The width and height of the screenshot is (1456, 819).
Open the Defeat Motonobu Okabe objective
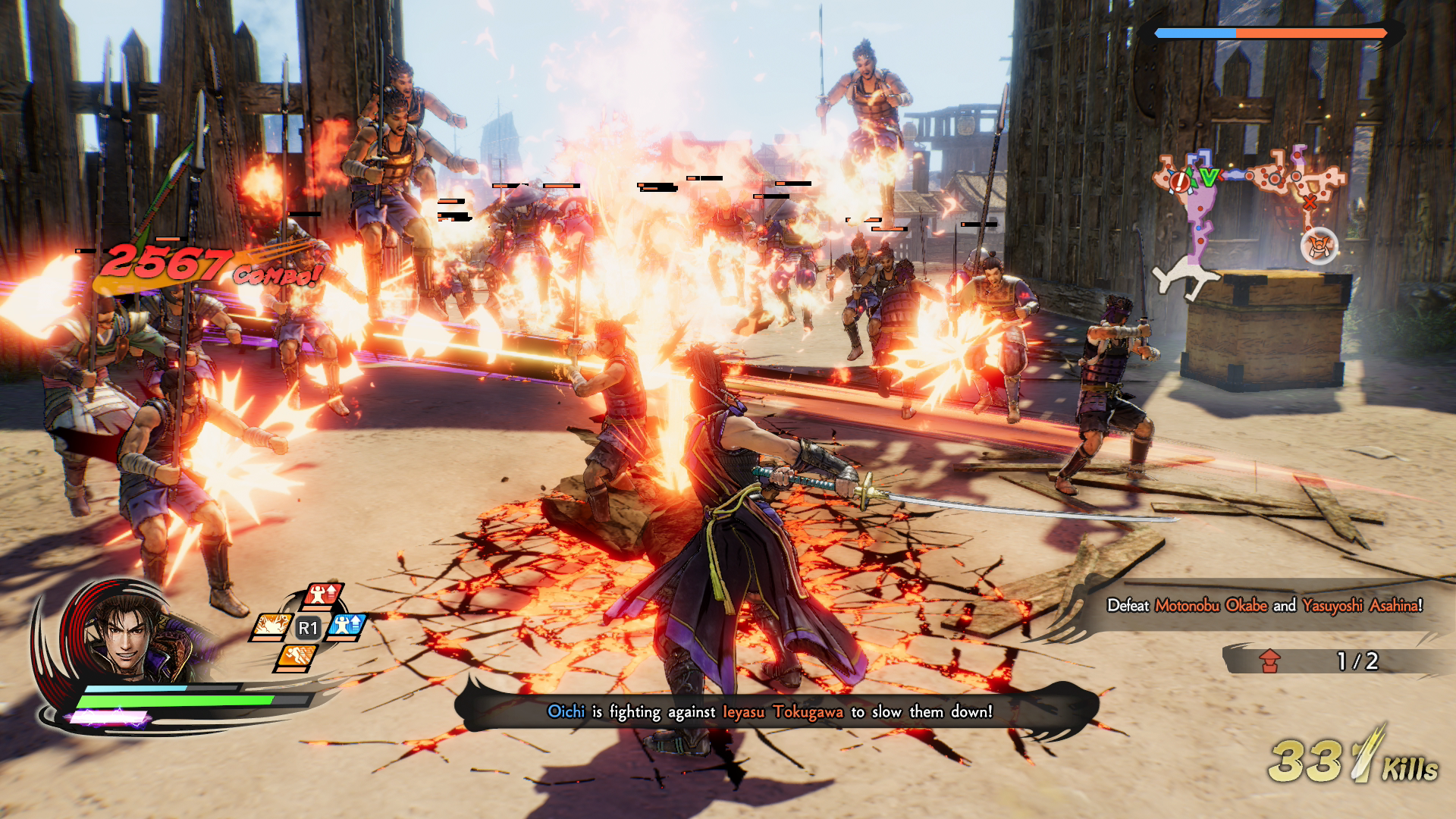click(x=1264, y=605)
